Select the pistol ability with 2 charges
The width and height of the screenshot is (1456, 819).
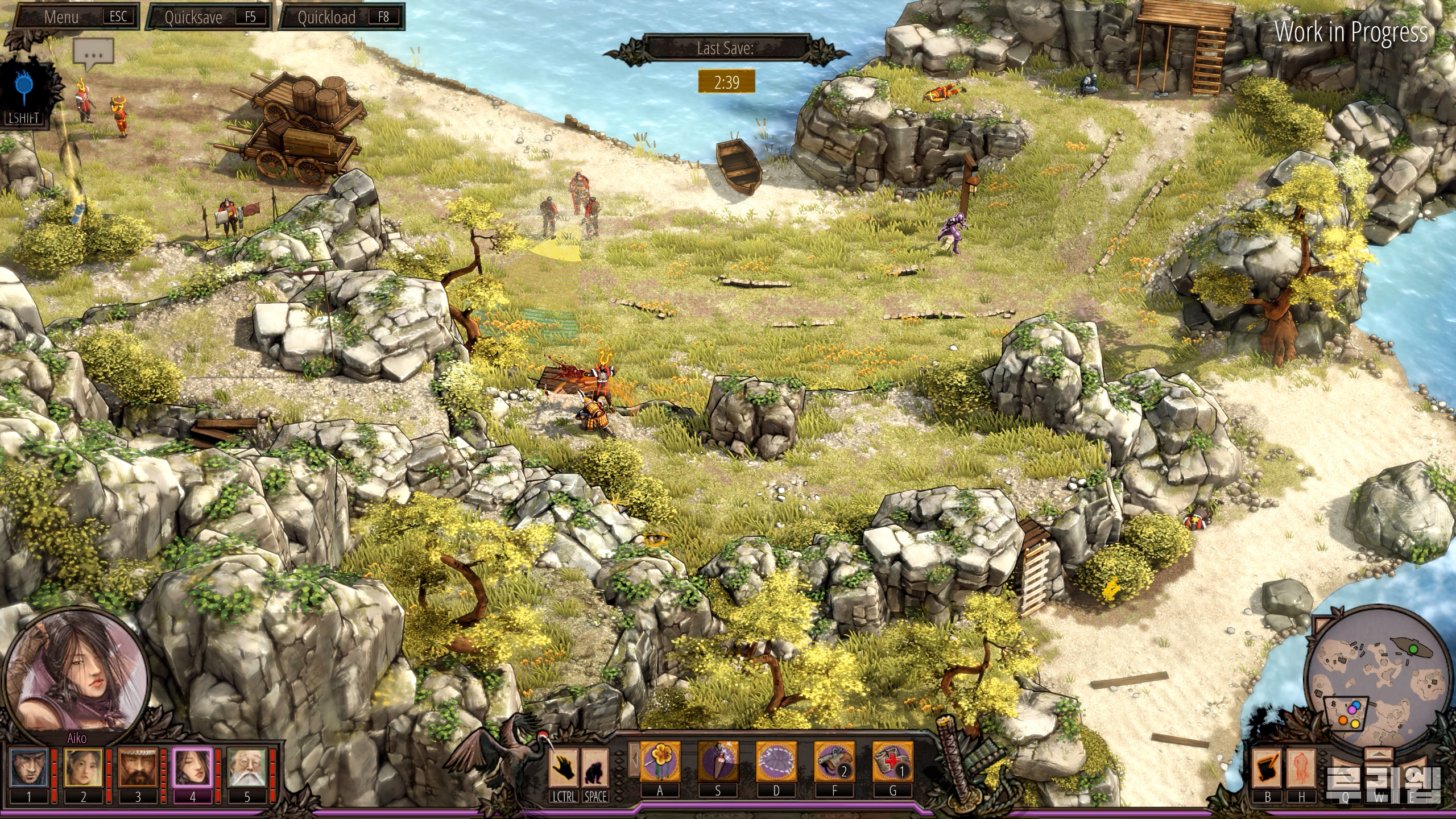[834, 761]
